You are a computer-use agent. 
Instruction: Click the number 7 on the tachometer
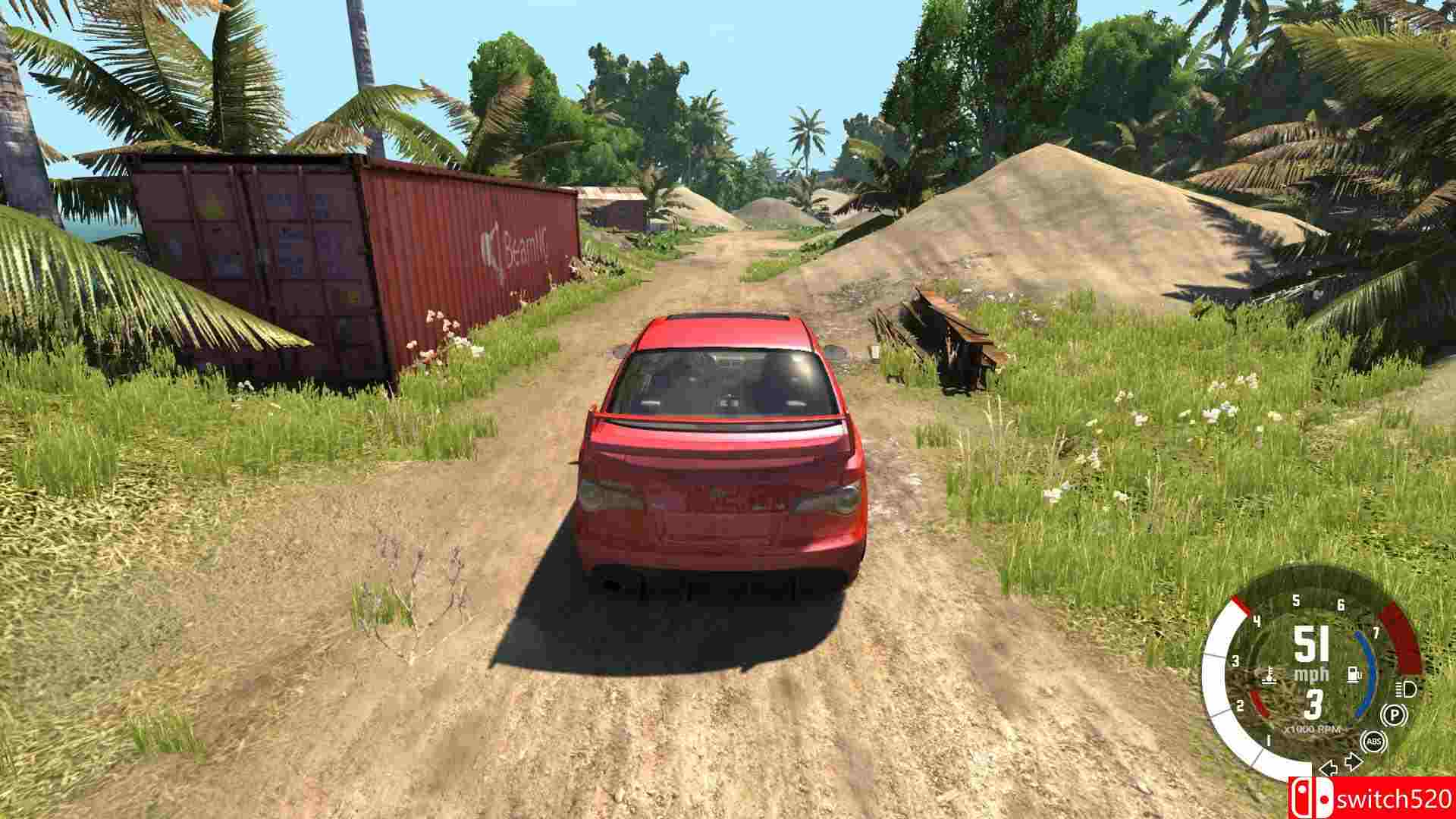[1376, 632]
